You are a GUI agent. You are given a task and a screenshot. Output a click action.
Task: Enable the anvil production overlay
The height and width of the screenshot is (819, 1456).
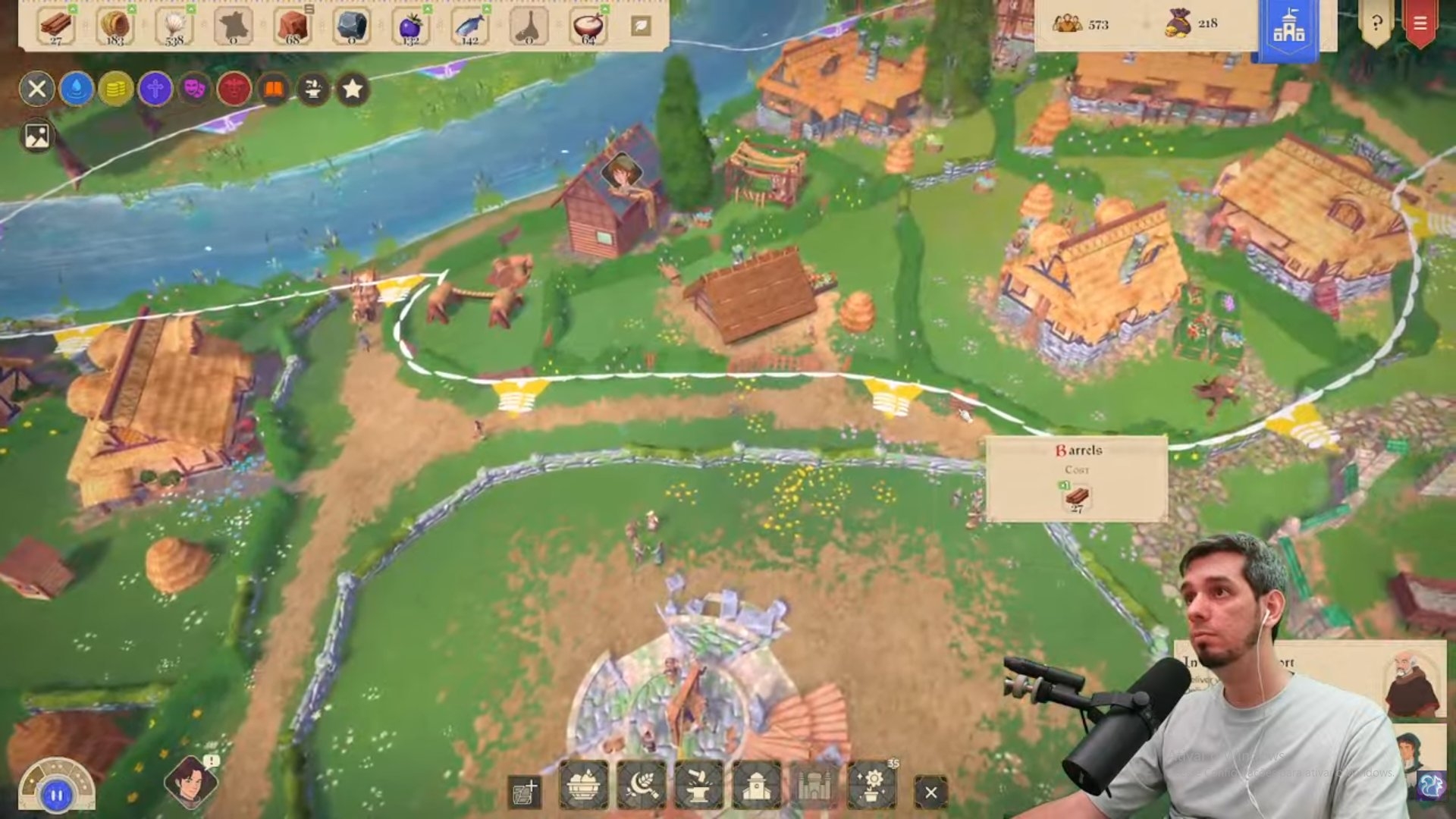[x=312, y=89]
